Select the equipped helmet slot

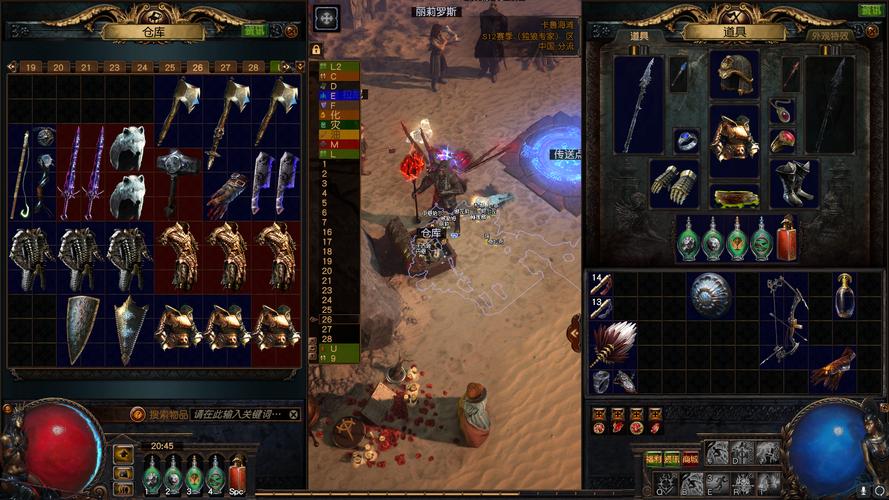point(734,72)
